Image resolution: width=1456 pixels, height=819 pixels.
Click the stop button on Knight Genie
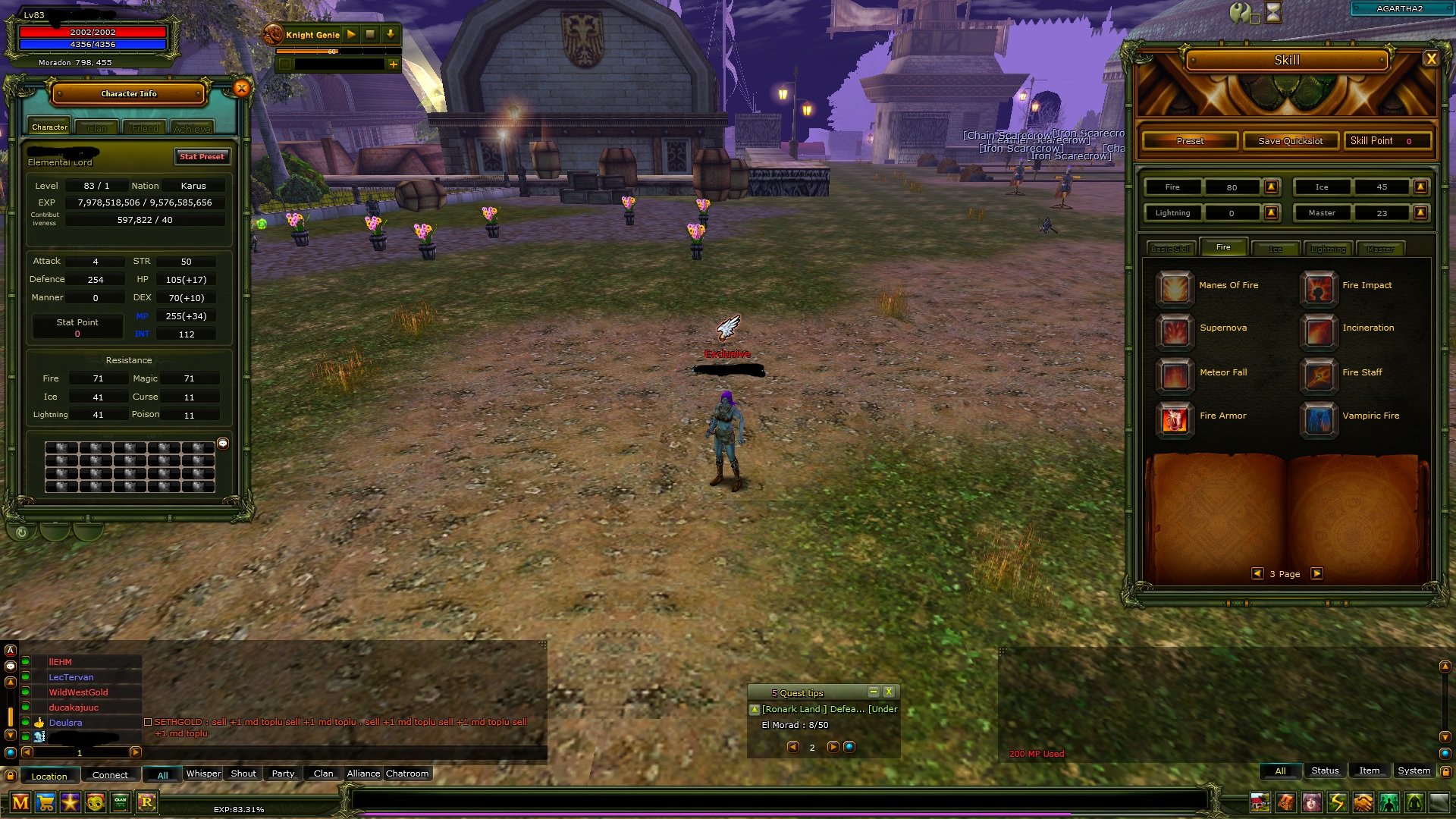coord(369,34)
